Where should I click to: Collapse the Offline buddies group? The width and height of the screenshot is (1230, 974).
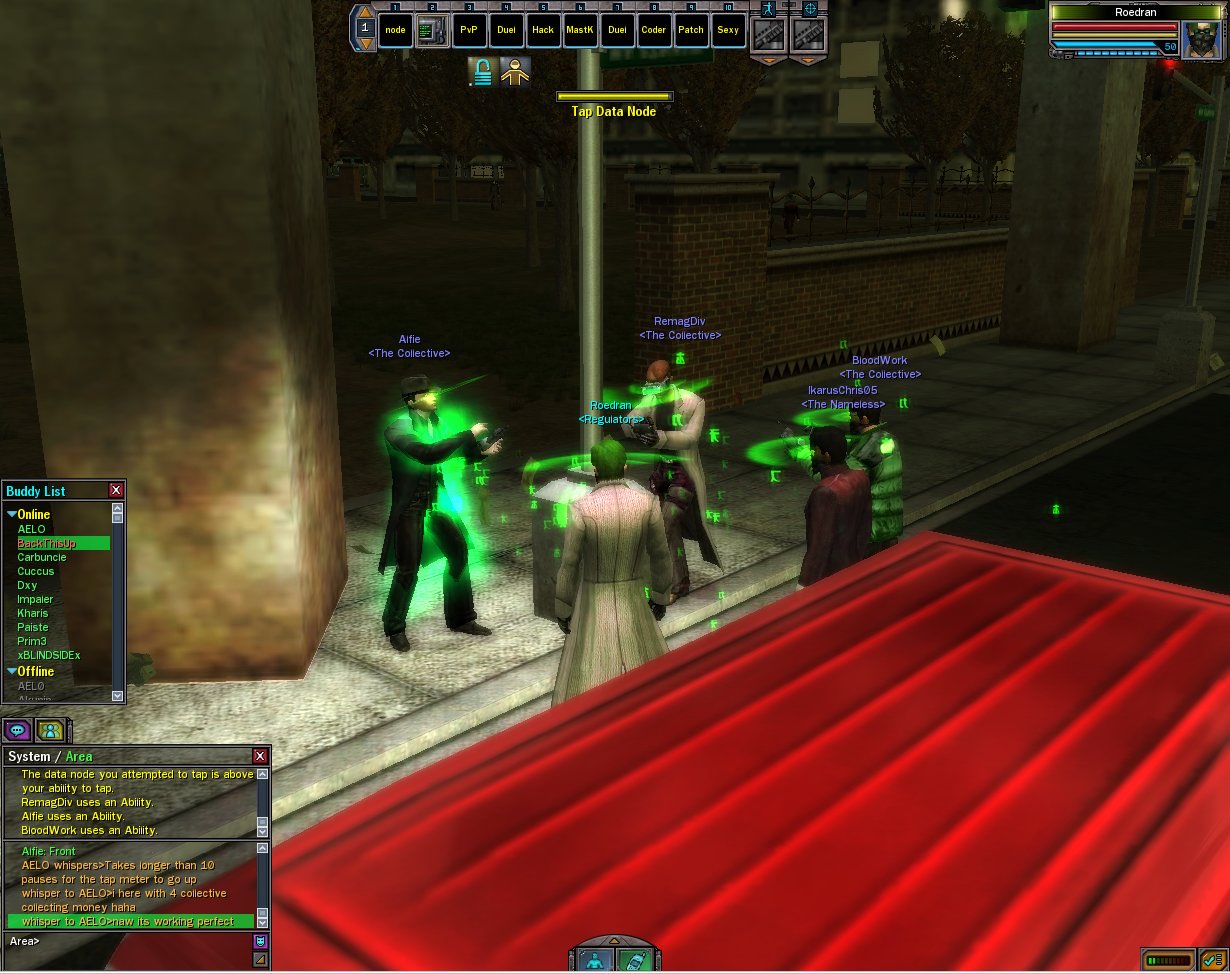[x=12, y=671]
